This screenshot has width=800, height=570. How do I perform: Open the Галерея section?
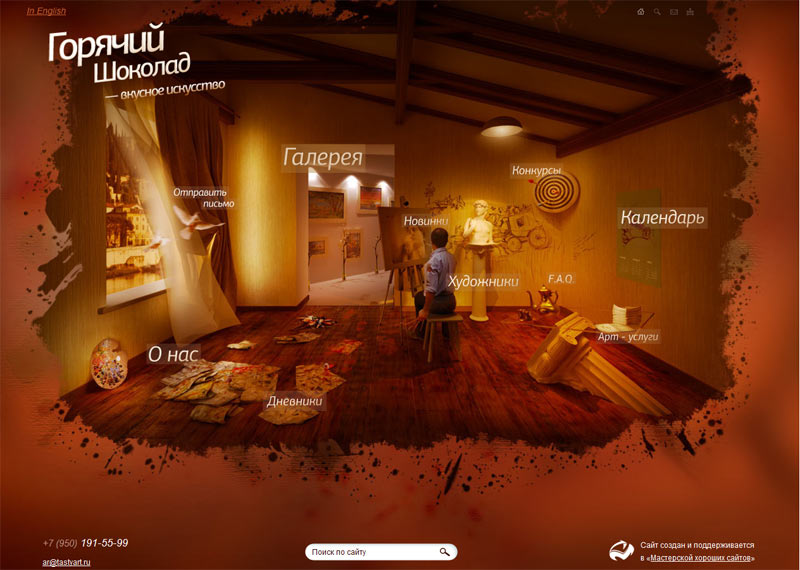pos(323,158)
